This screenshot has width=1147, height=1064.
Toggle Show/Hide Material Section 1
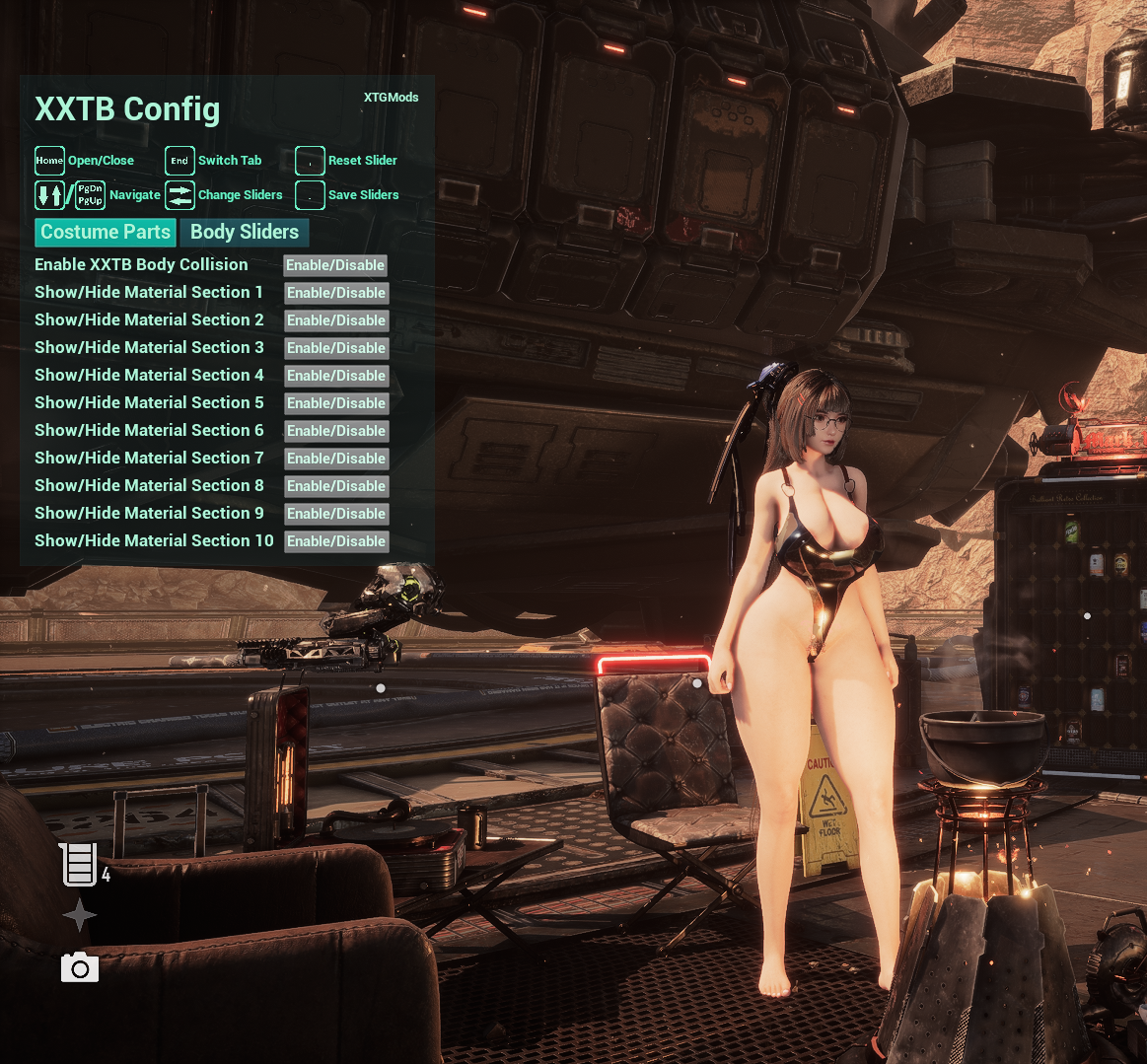click(336, 293)
